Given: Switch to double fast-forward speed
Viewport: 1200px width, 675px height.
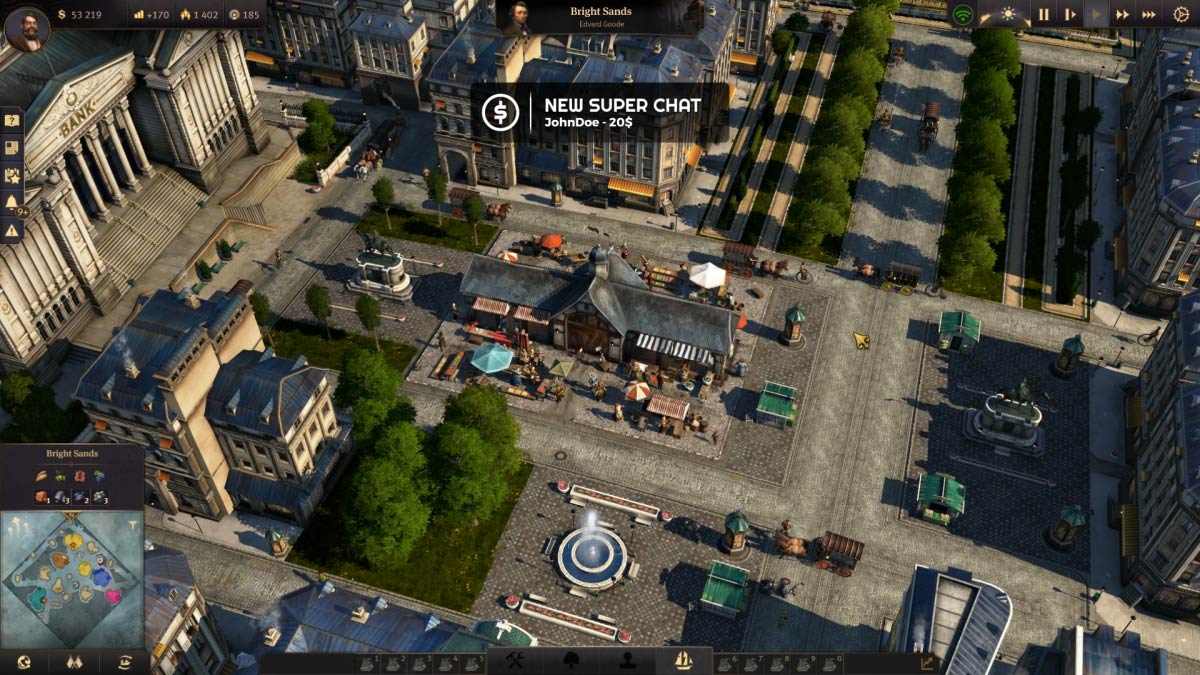Looking at the screenshot, I should pyautogui.click(x=1123, y=14).
